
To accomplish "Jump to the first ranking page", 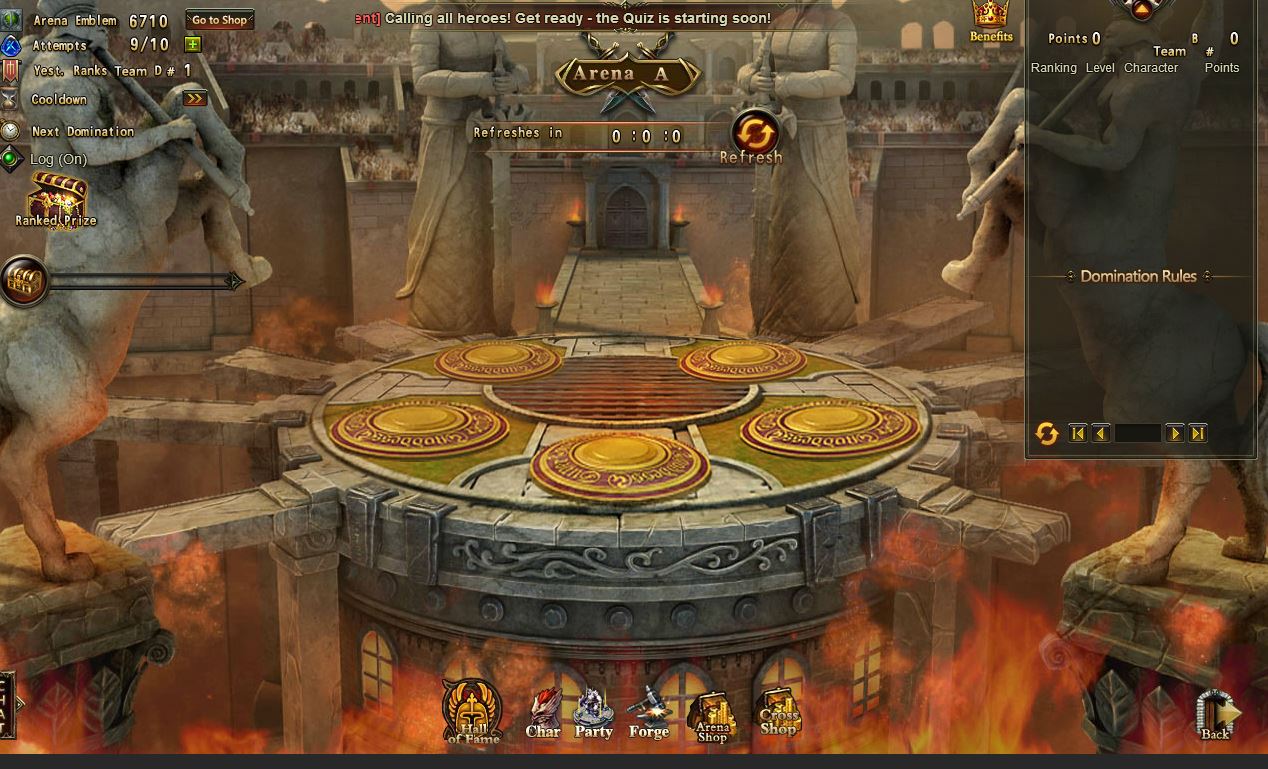I will (1078, 433).
